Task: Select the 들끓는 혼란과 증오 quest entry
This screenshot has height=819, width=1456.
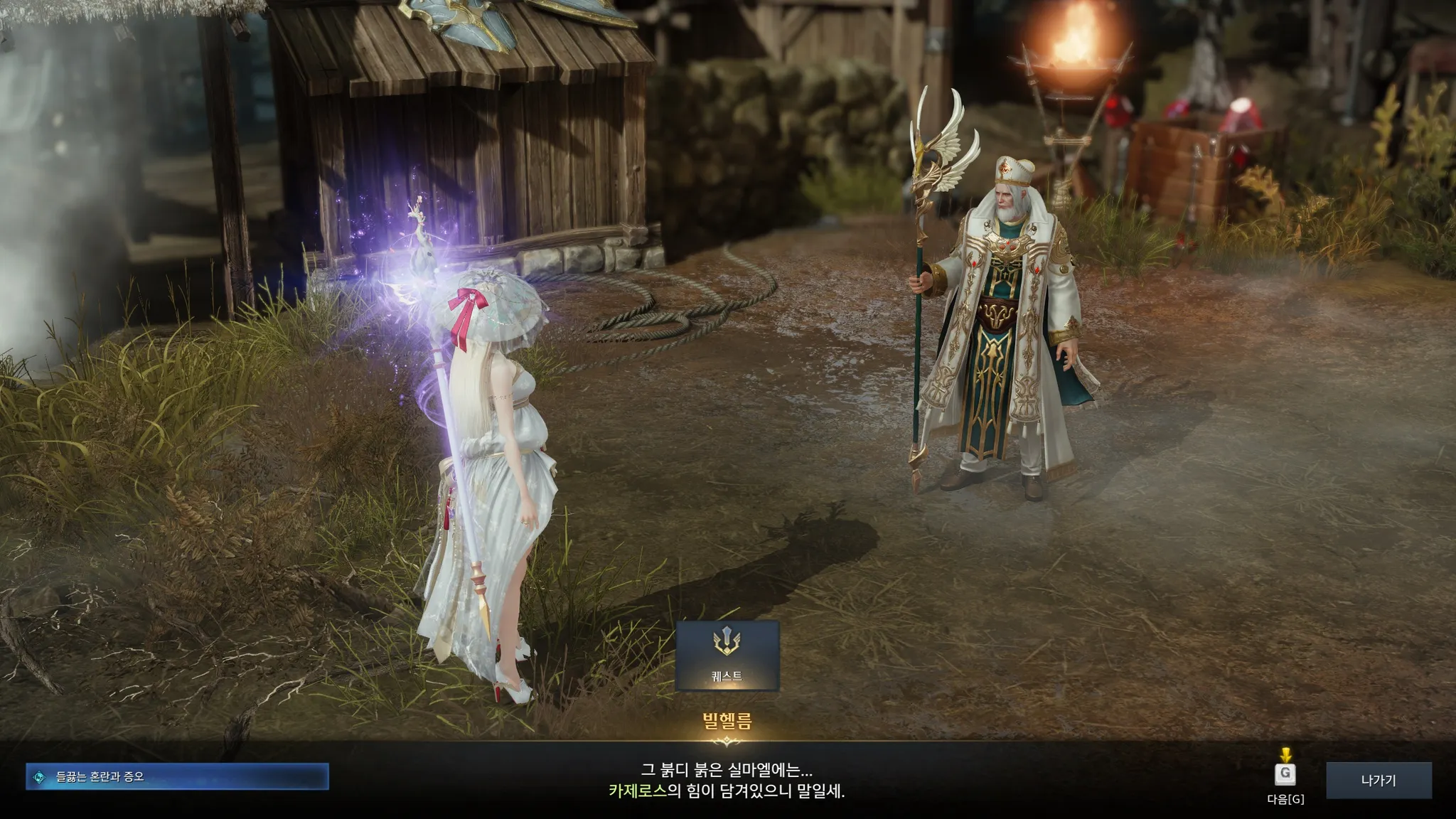Action: (x=177, y=777)
